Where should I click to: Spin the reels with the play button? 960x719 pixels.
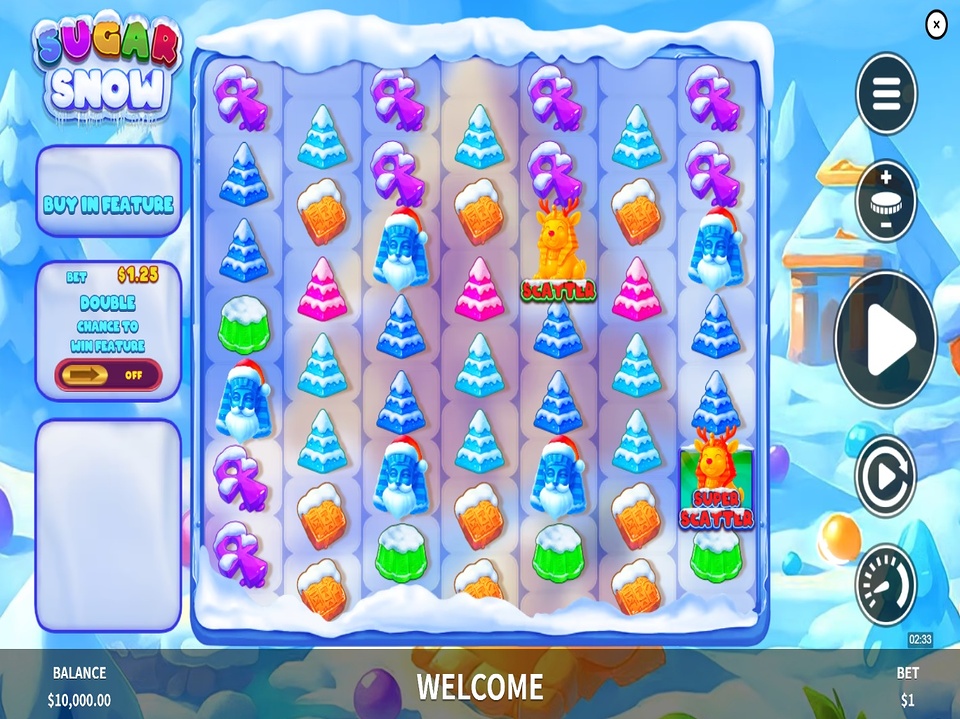(x=886, y=339)
